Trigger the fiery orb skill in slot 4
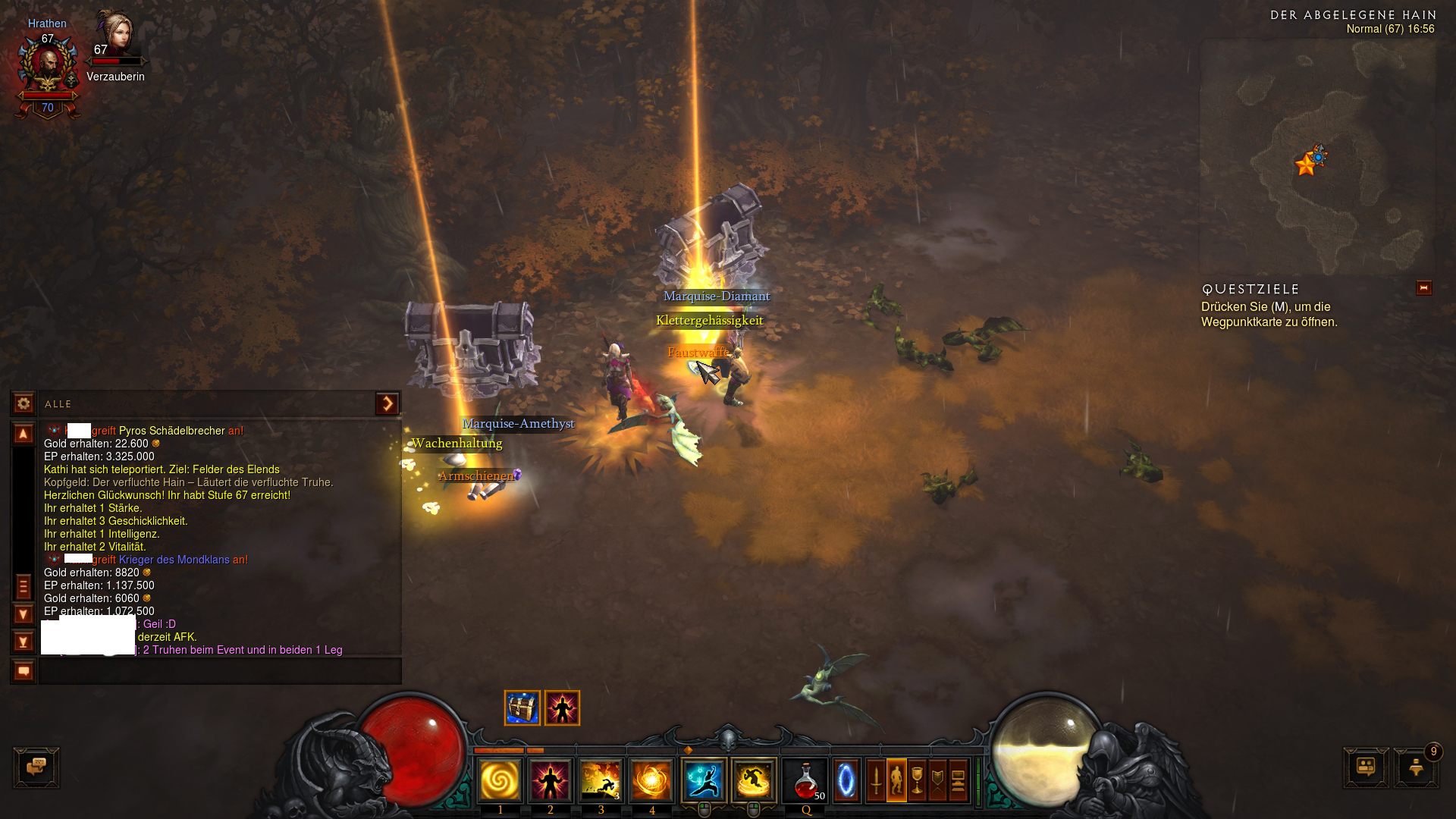The width and height of the screenshot is (1456, 819). coord(651,780)
